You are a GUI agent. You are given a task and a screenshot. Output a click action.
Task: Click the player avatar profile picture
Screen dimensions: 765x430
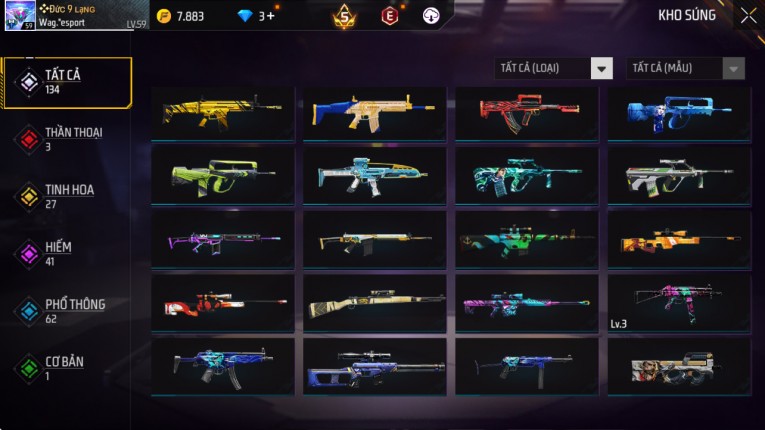pos(20,15)
